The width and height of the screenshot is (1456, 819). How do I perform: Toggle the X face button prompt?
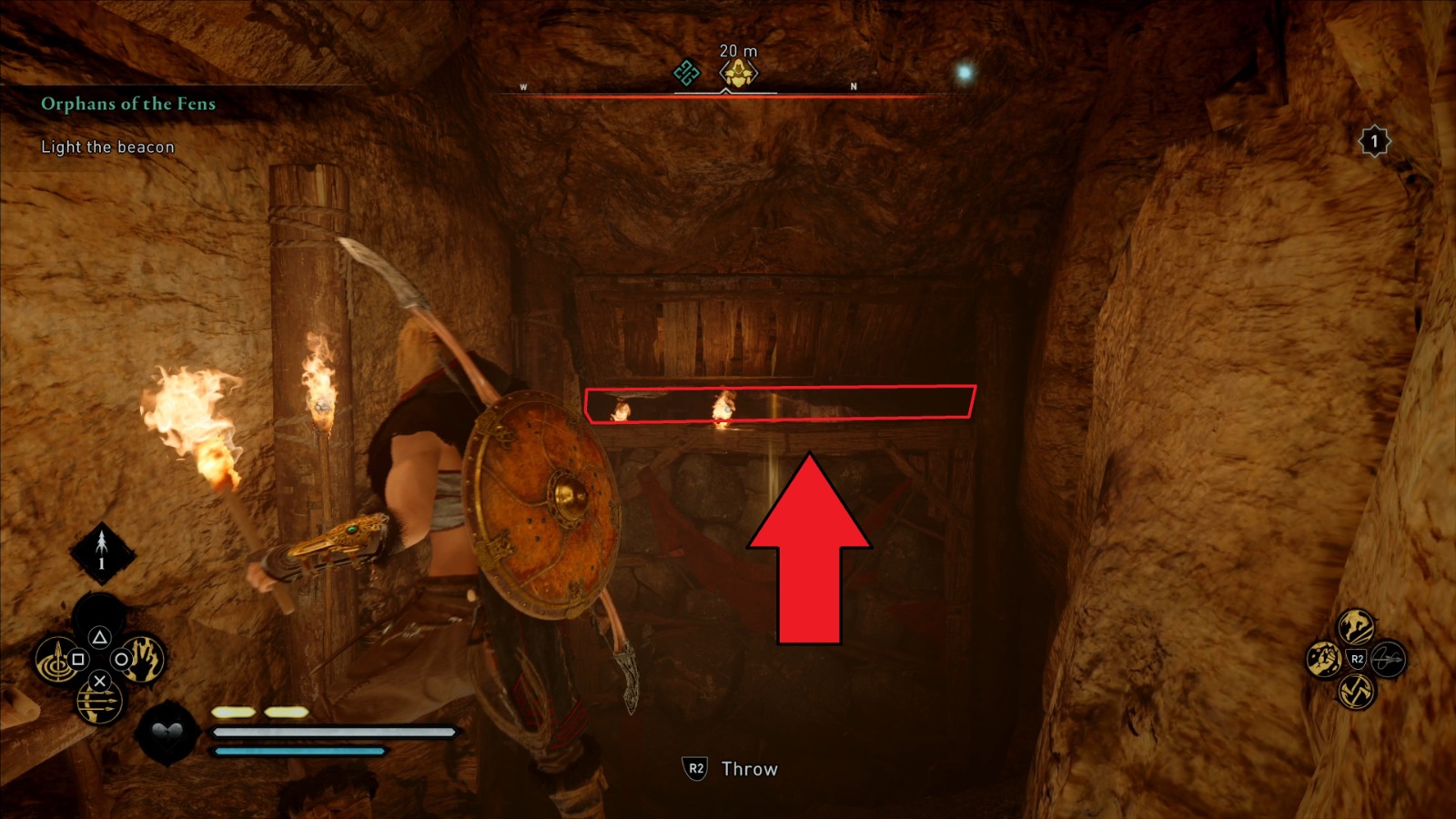click(100, 682)
